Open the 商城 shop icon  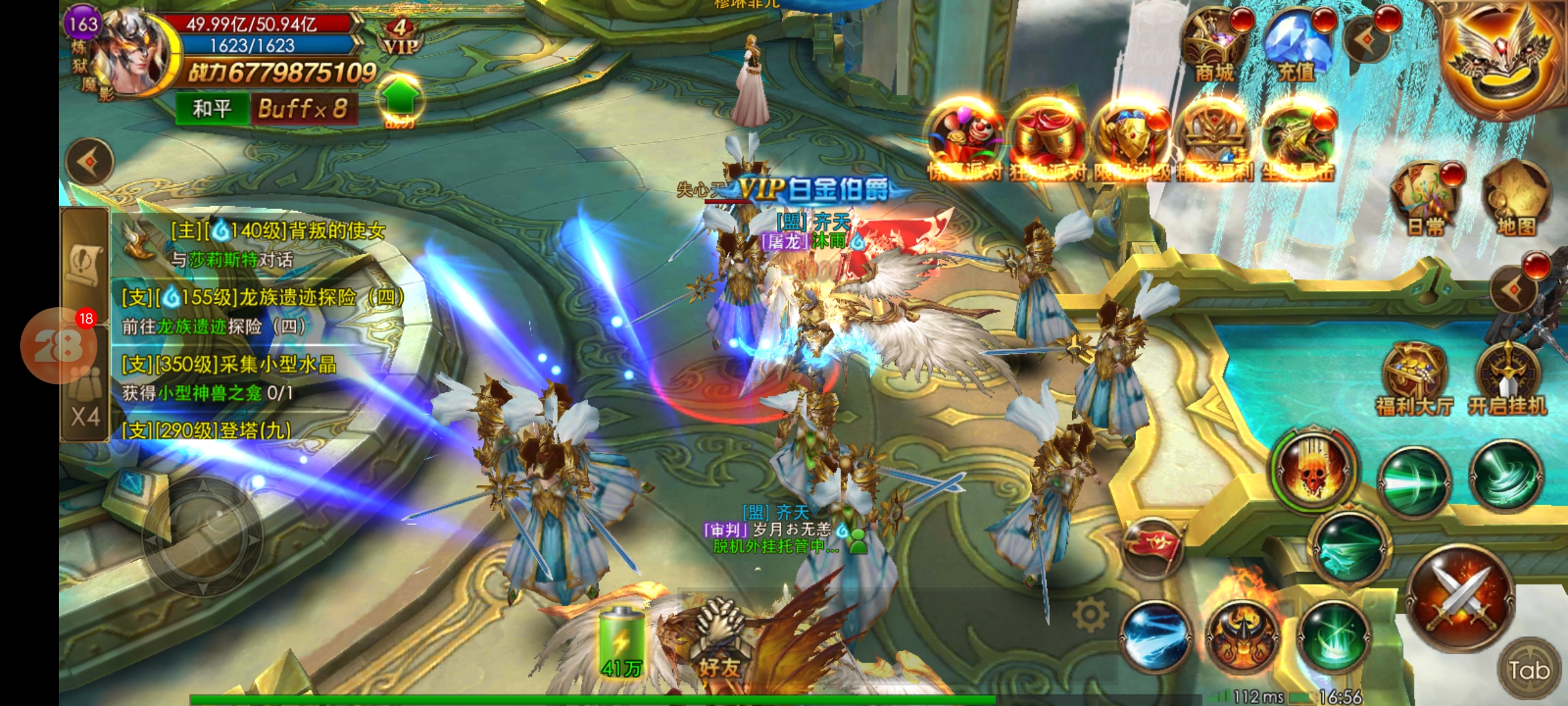click(1214, 47)
